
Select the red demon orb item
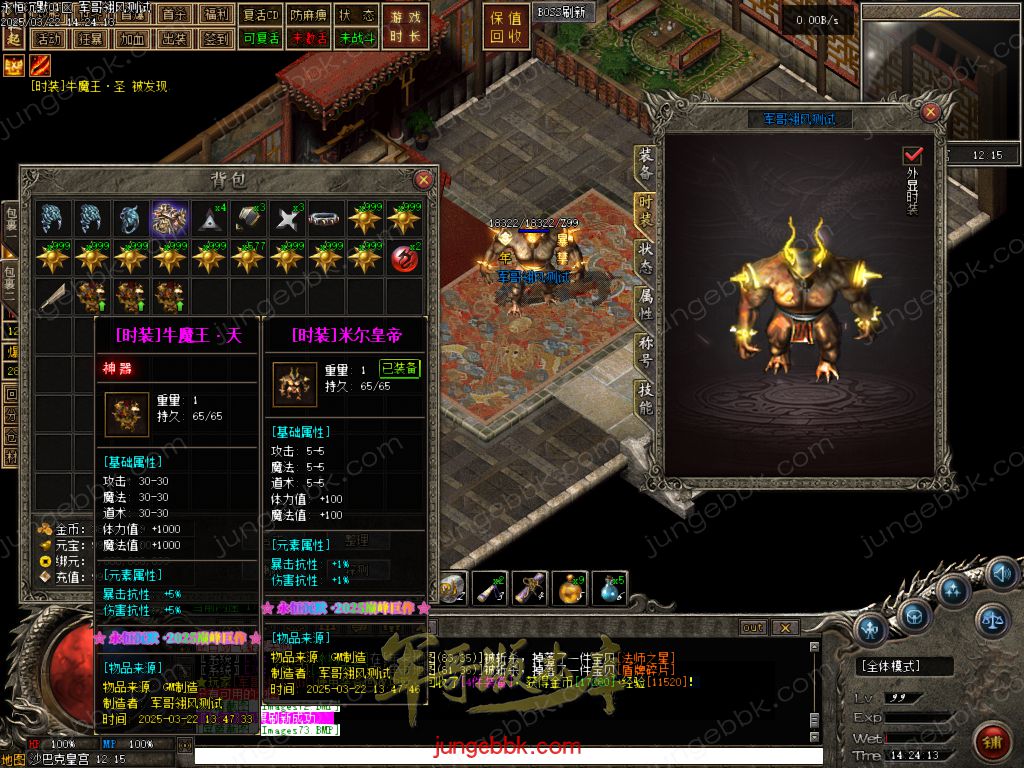404,256
